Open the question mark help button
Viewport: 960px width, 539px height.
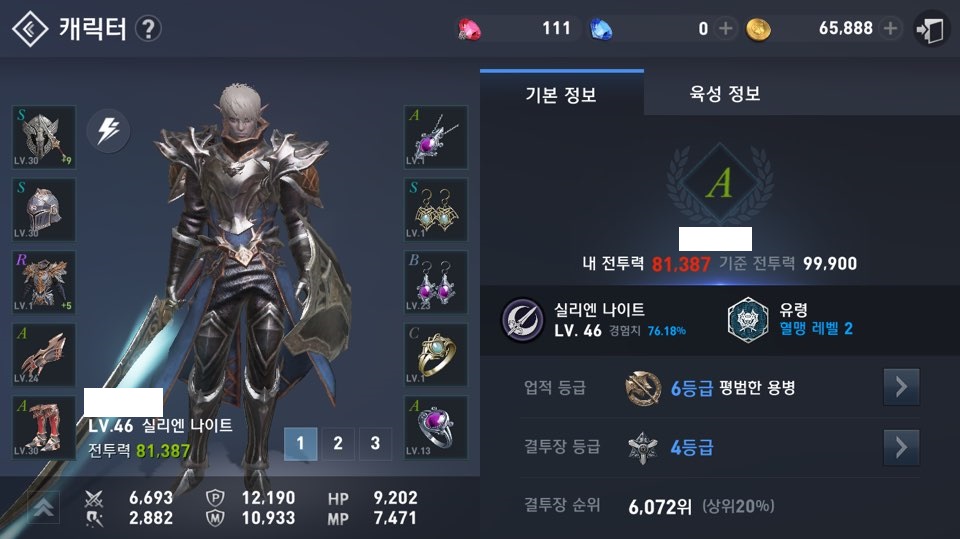[147, 29]
